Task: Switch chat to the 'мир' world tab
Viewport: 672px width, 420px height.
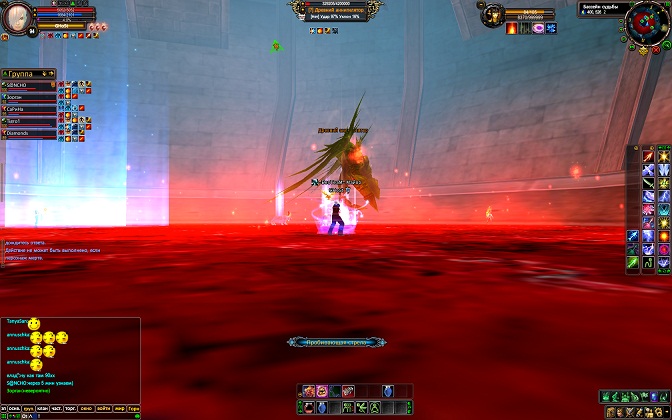Action: [x=119, y=409]
